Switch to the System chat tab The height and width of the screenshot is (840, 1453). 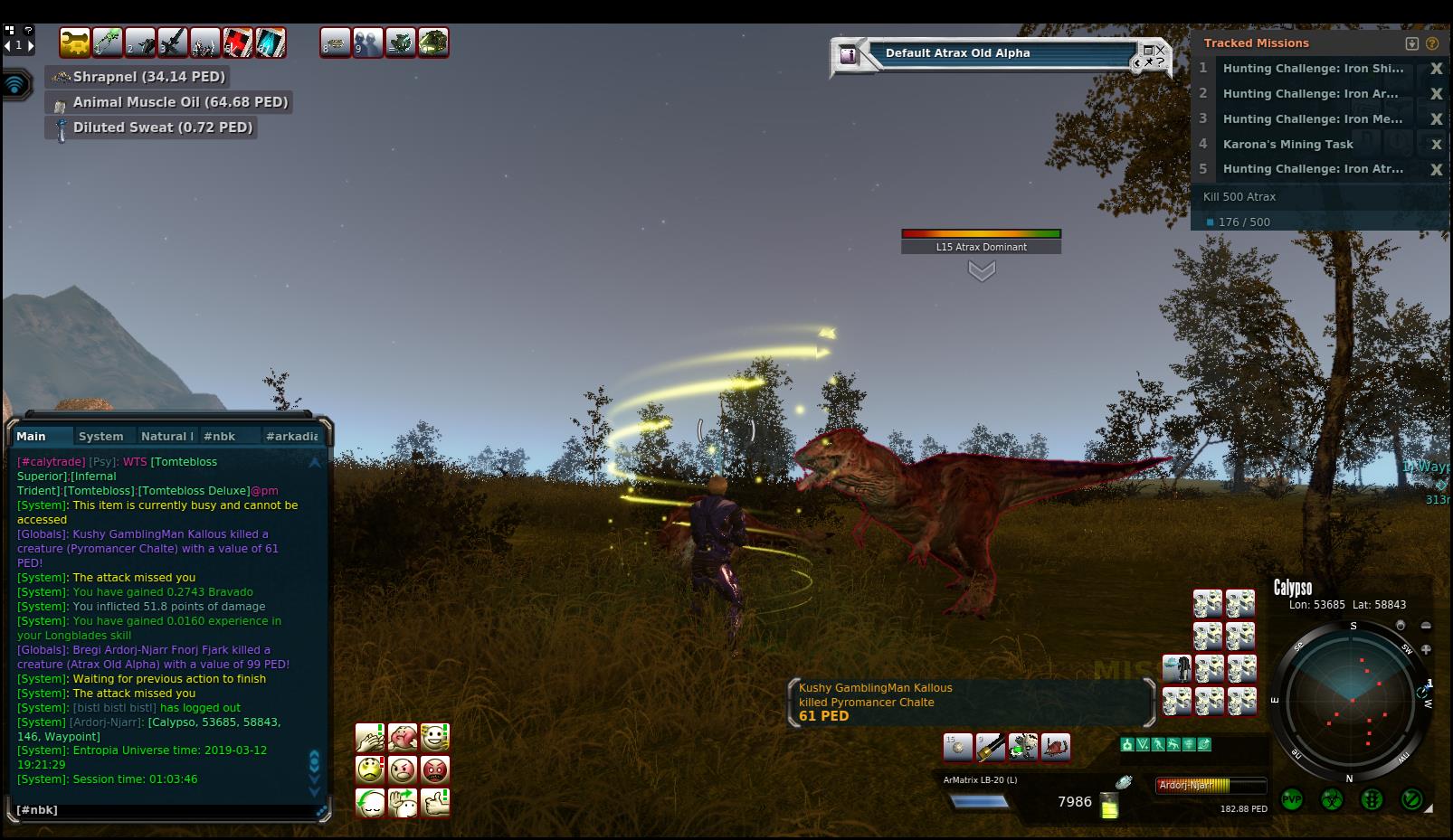pyautogui.click(x=100, y=436)
